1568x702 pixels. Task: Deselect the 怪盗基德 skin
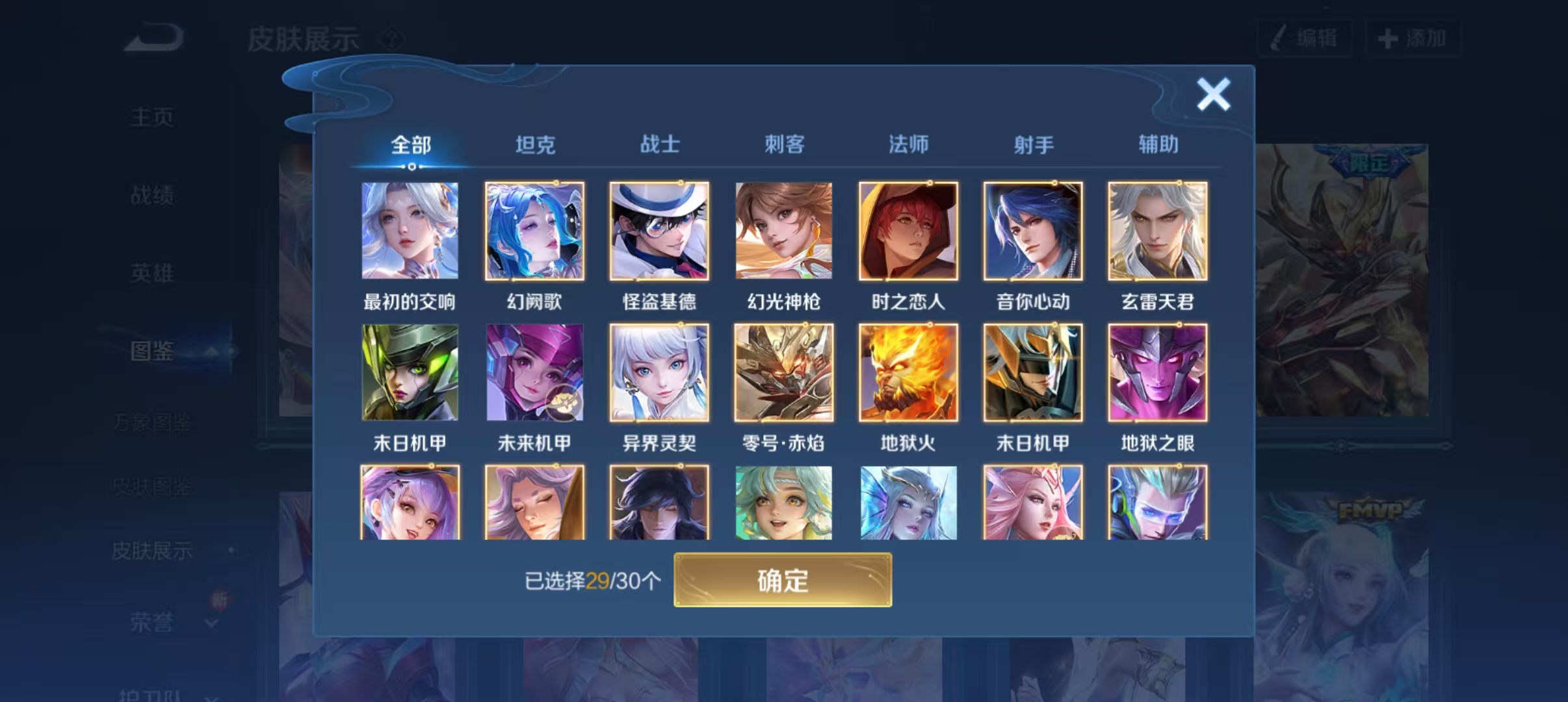659,231
